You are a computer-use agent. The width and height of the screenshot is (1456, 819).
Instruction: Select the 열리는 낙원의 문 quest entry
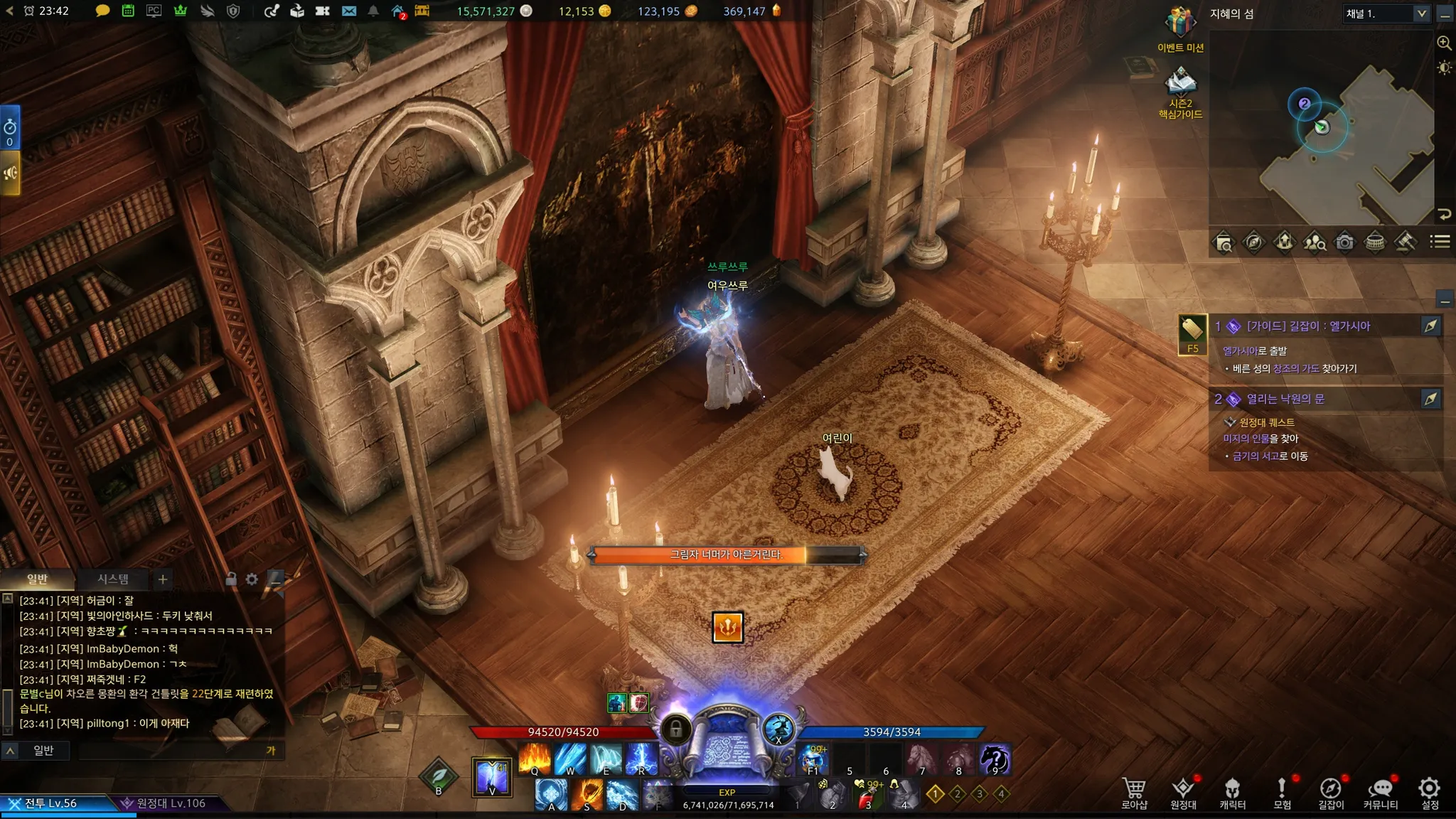(x=1285, y=400)
